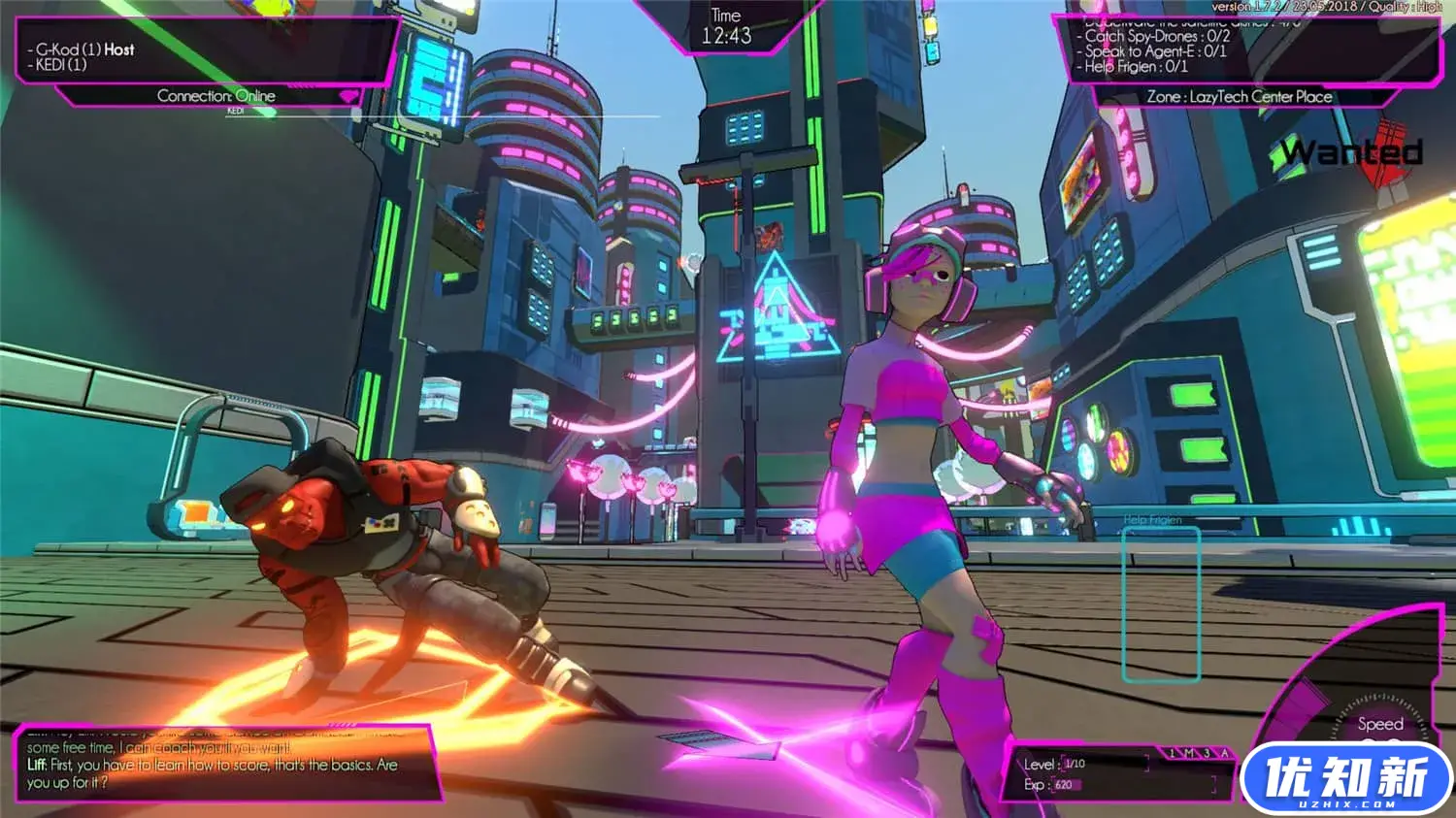Click the Wanted indicator icon
The width and height of the screenshot is (1456, 818).
pos(1351,152)
